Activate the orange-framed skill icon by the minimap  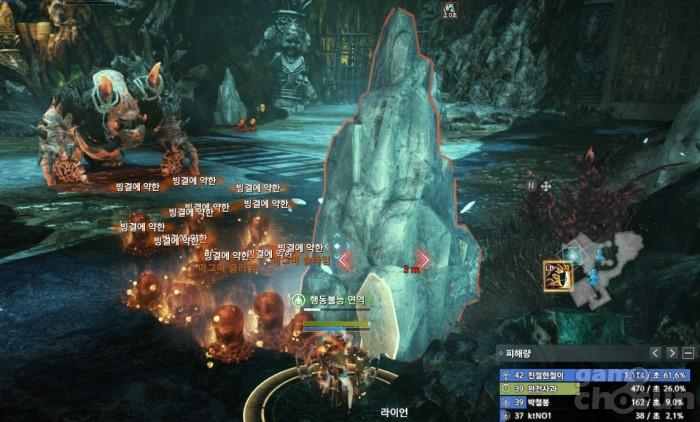coord(554,277)
